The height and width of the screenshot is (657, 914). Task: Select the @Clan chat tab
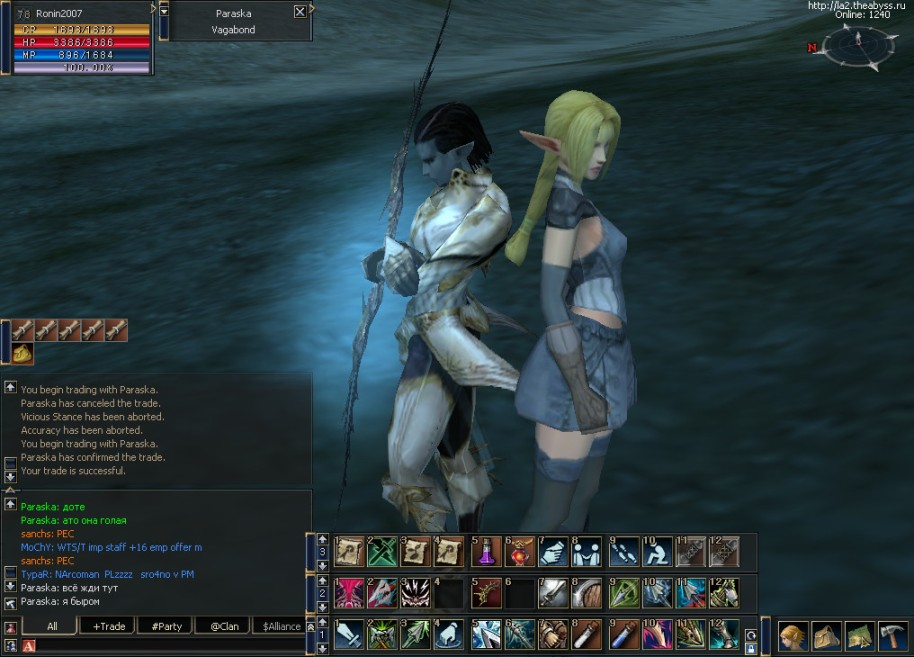[224, 626]
